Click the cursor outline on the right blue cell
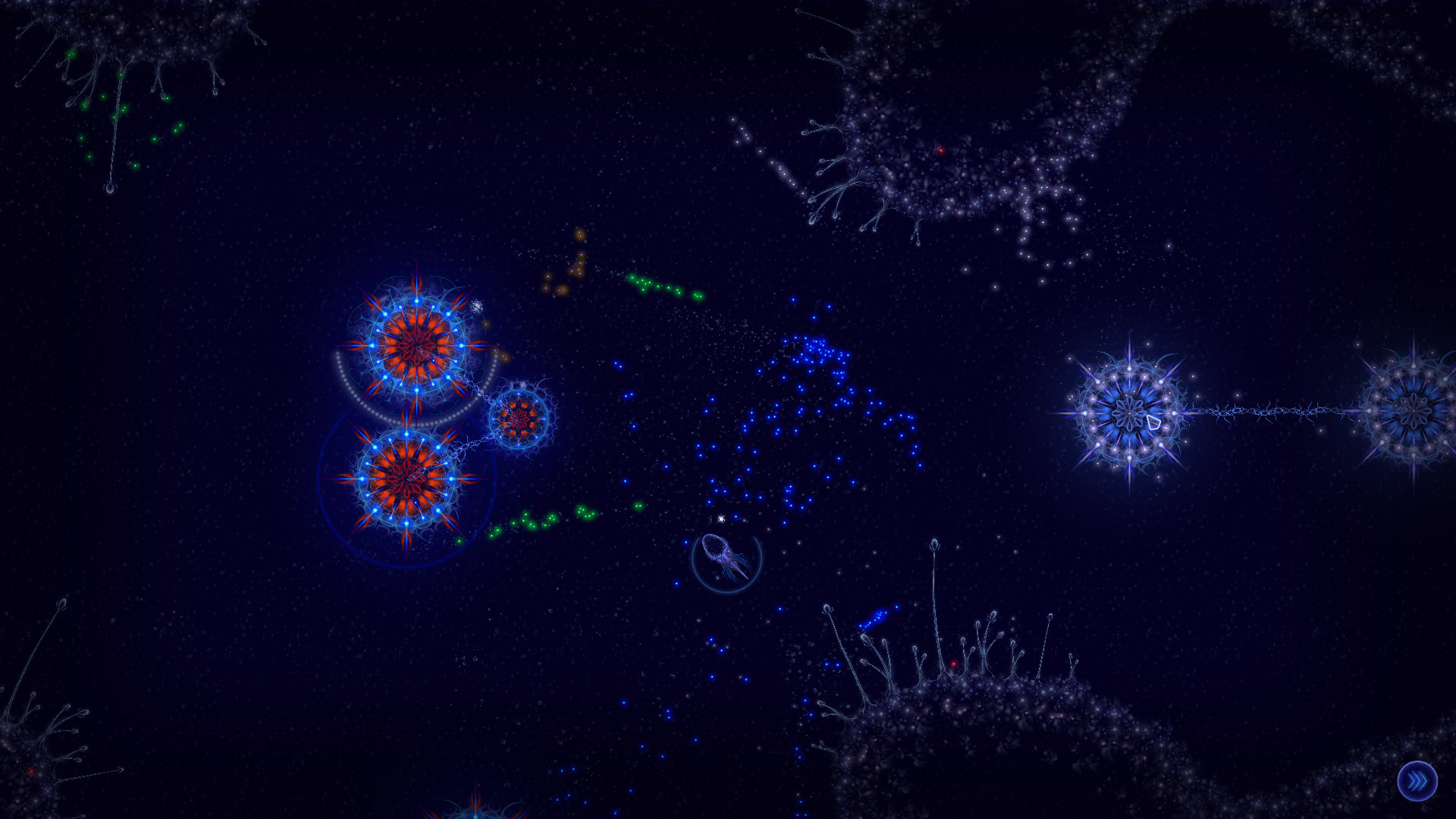This screenshot has width=1456, height=819. click(x=1153, y=422)
